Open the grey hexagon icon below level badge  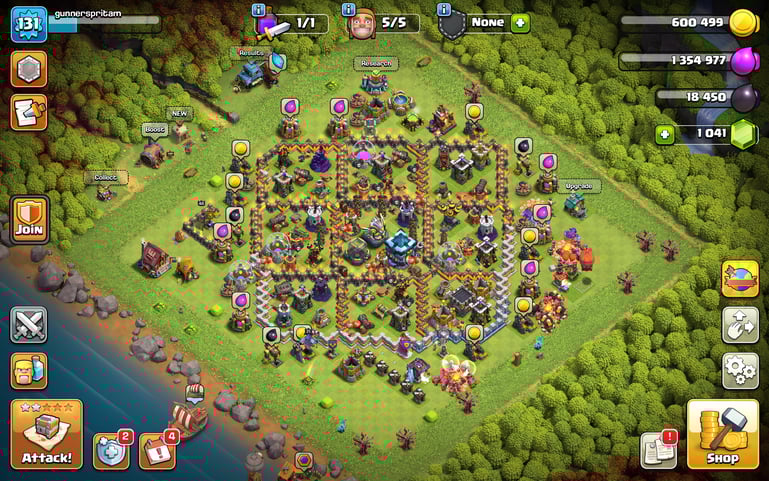tap(29, 69)
